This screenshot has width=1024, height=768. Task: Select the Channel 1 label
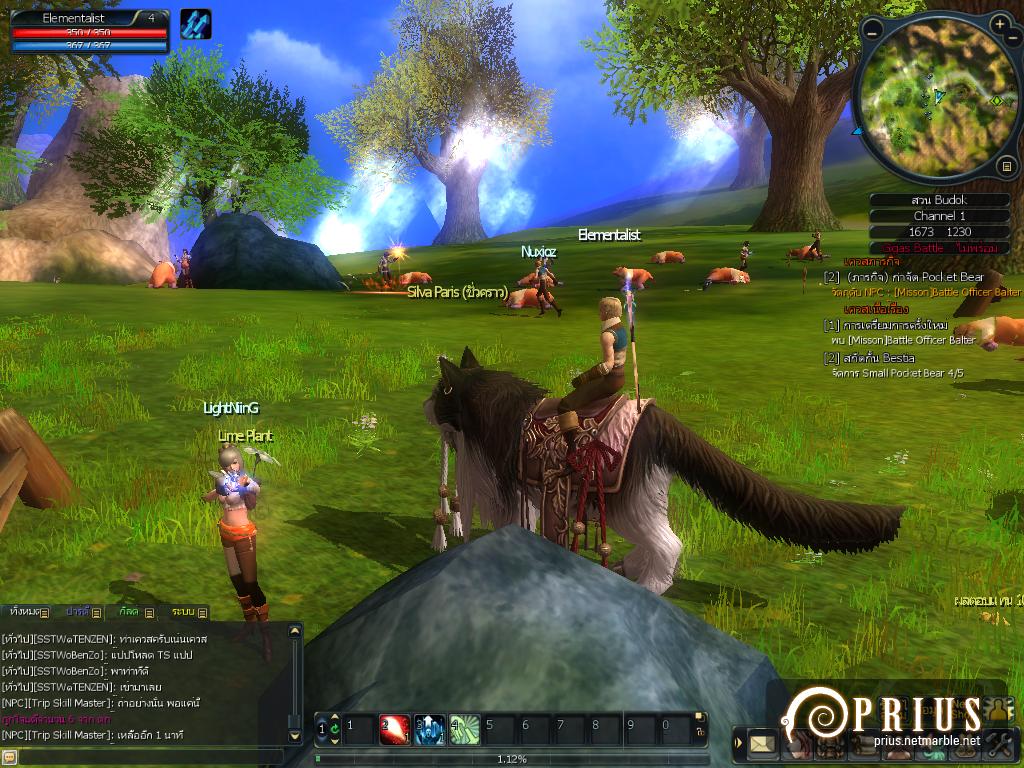(x=939, y=216)
